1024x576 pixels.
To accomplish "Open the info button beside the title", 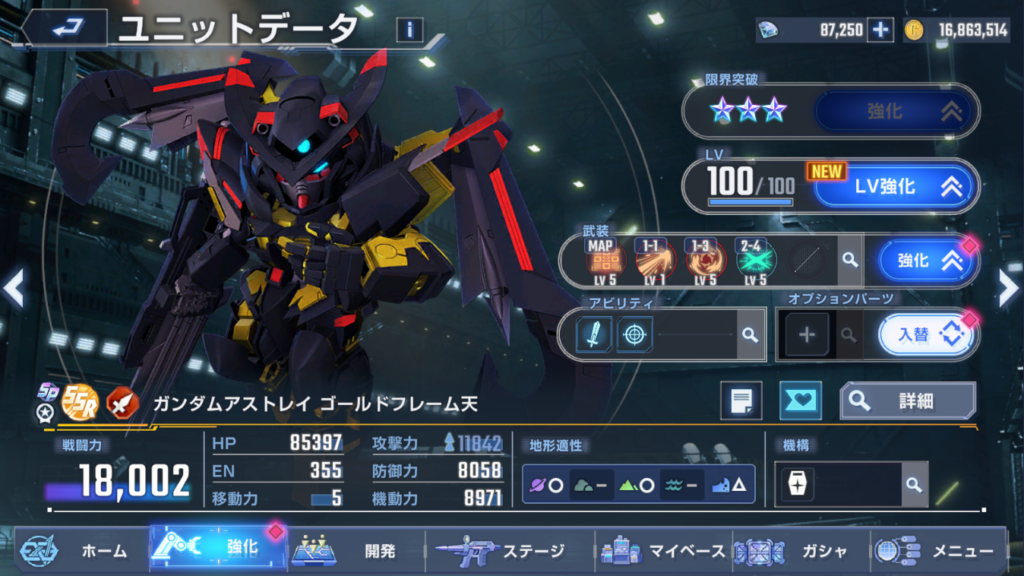I will click(408, 29).
